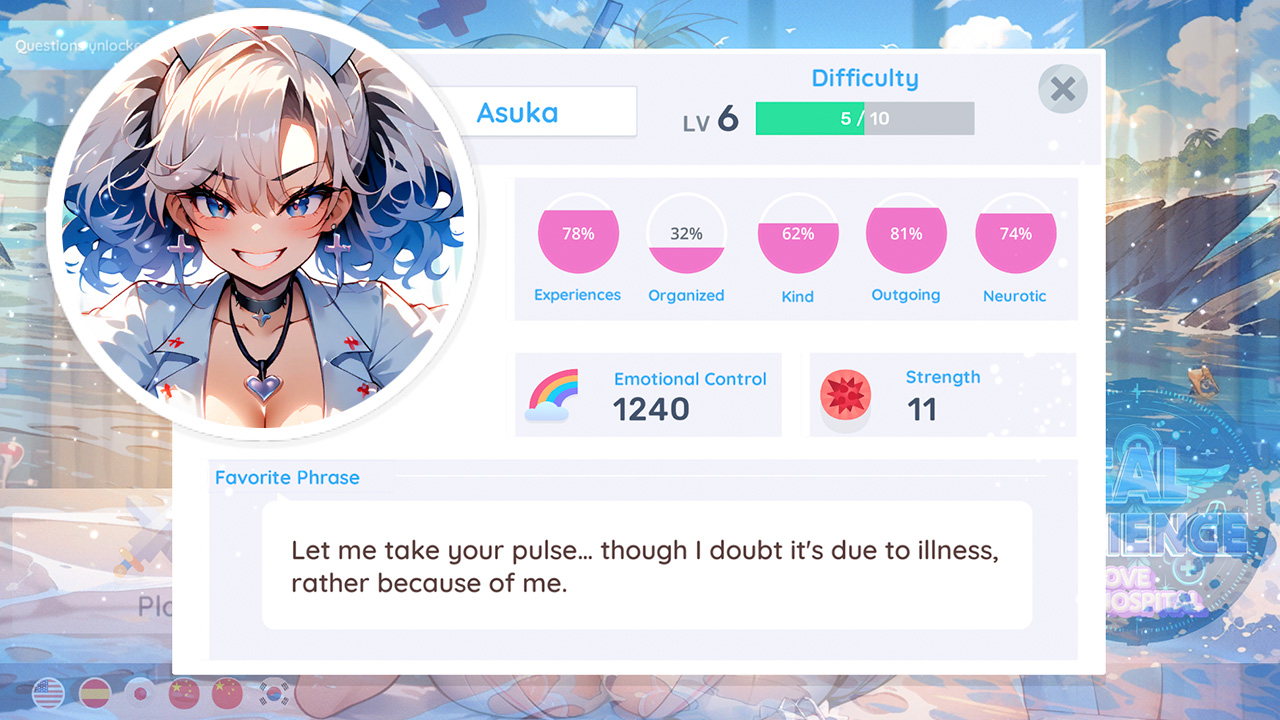This screenshot has height=720, width=1280.
Task: Select the American flag language icon
Action: (x=48, y=692)
